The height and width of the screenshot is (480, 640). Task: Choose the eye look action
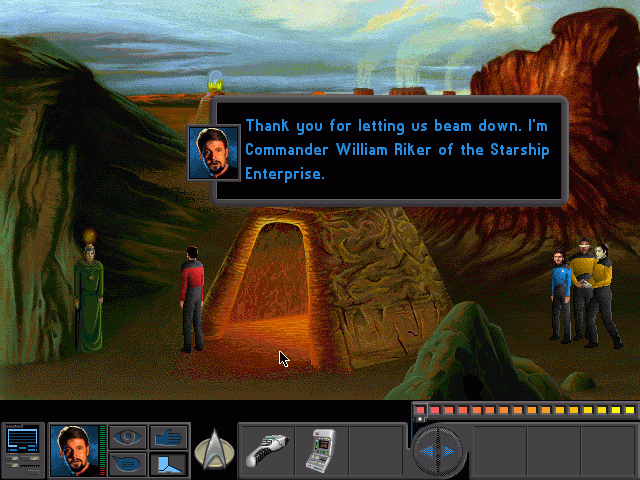click(x=126, y=437)
